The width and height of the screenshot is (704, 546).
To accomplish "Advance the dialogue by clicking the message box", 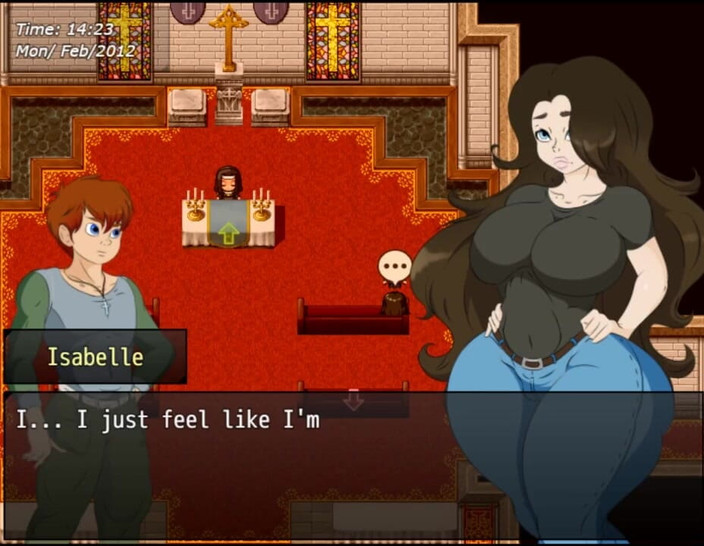I will pos(350,465).
